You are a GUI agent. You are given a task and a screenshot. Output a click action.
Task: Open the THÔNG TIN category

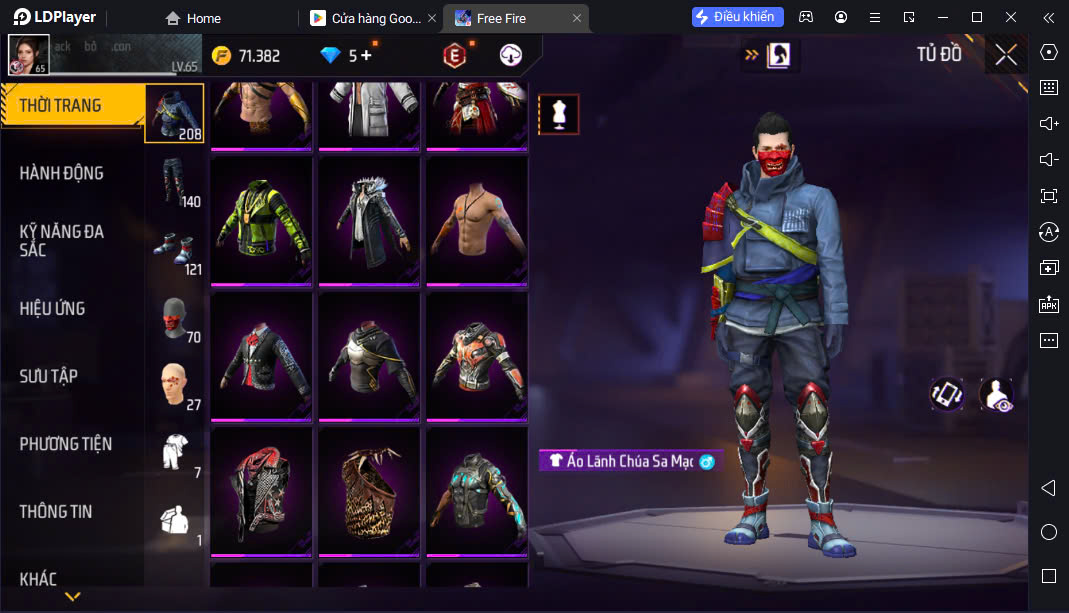click(x=56, y=511)
